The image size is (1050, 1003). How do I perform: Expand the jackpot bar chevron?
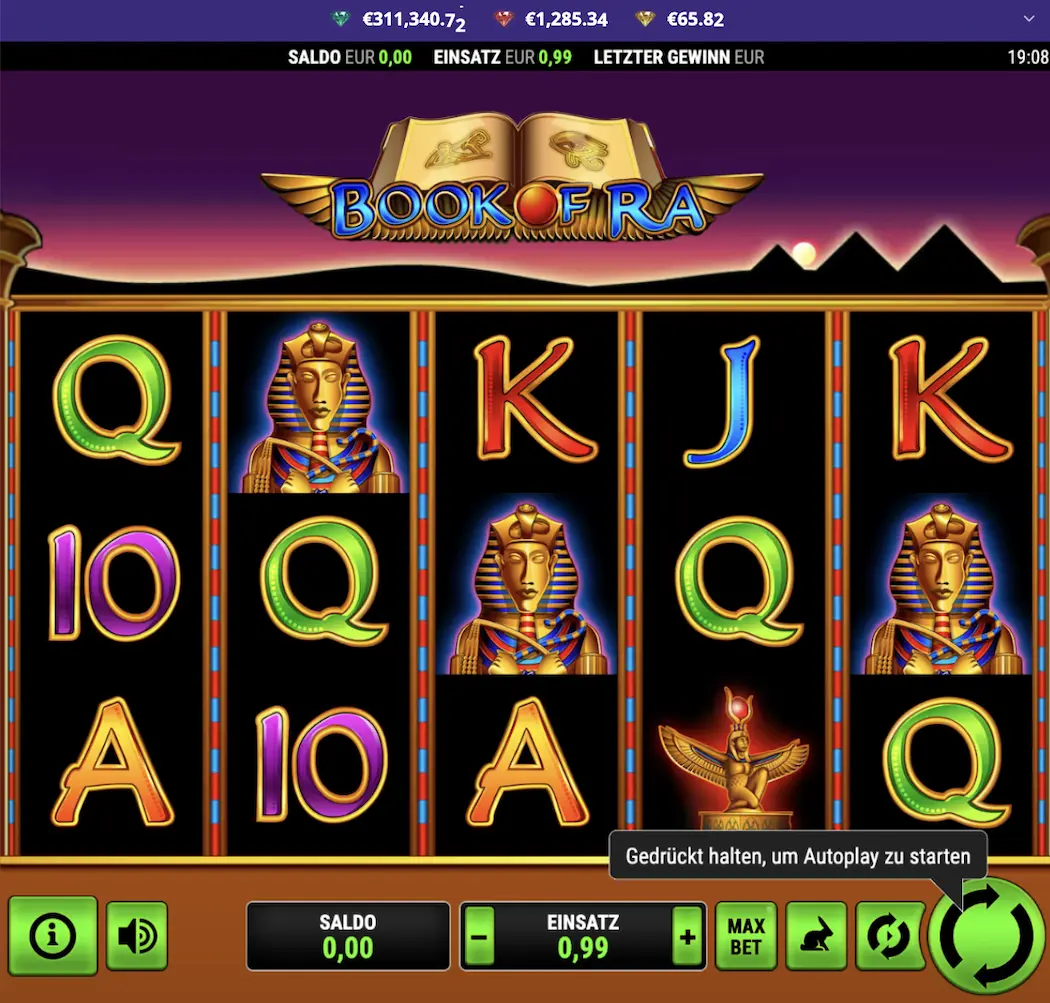coord(1030,19)
